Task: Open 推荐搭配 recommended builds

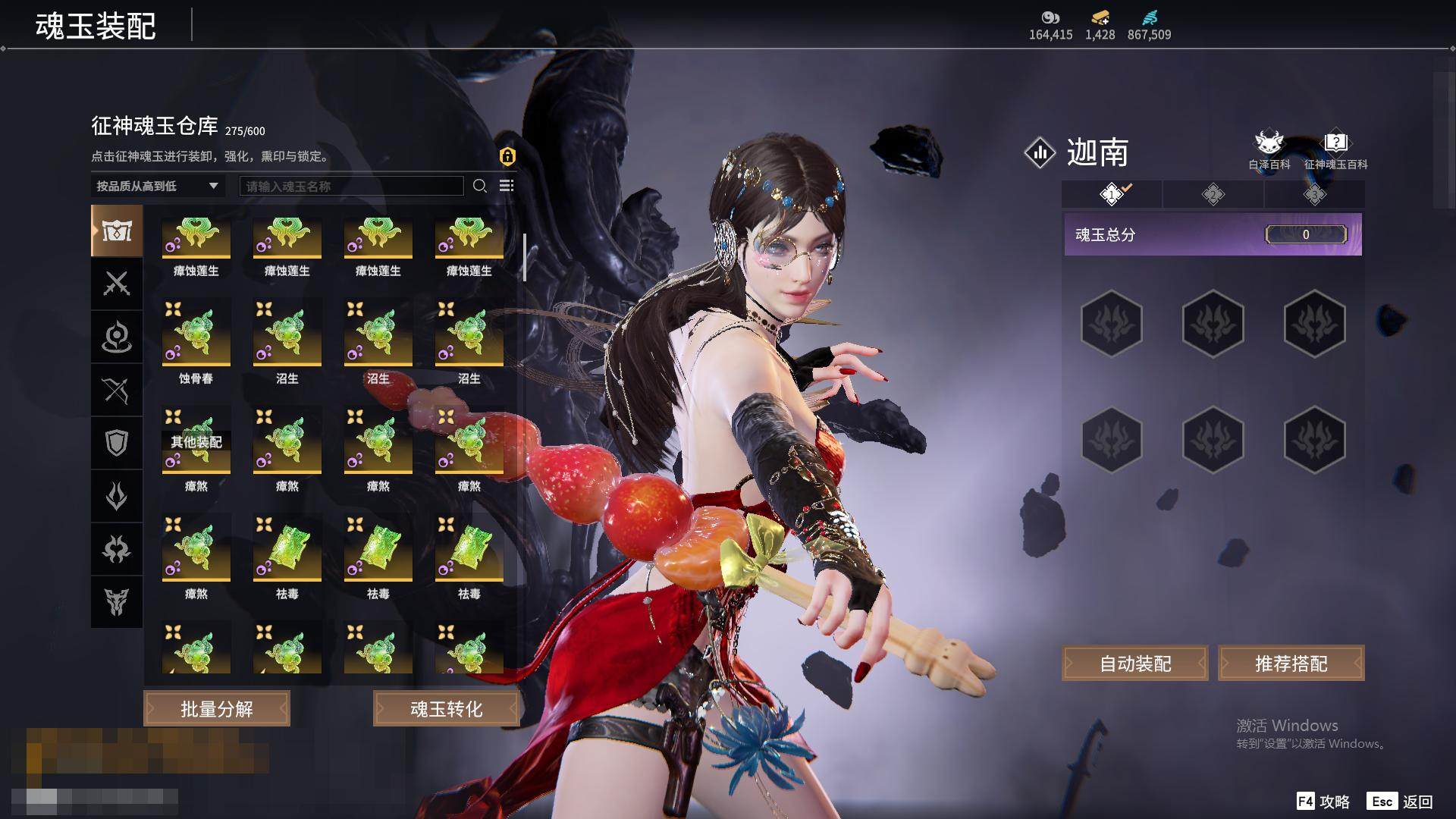Action: (1291, 664)
